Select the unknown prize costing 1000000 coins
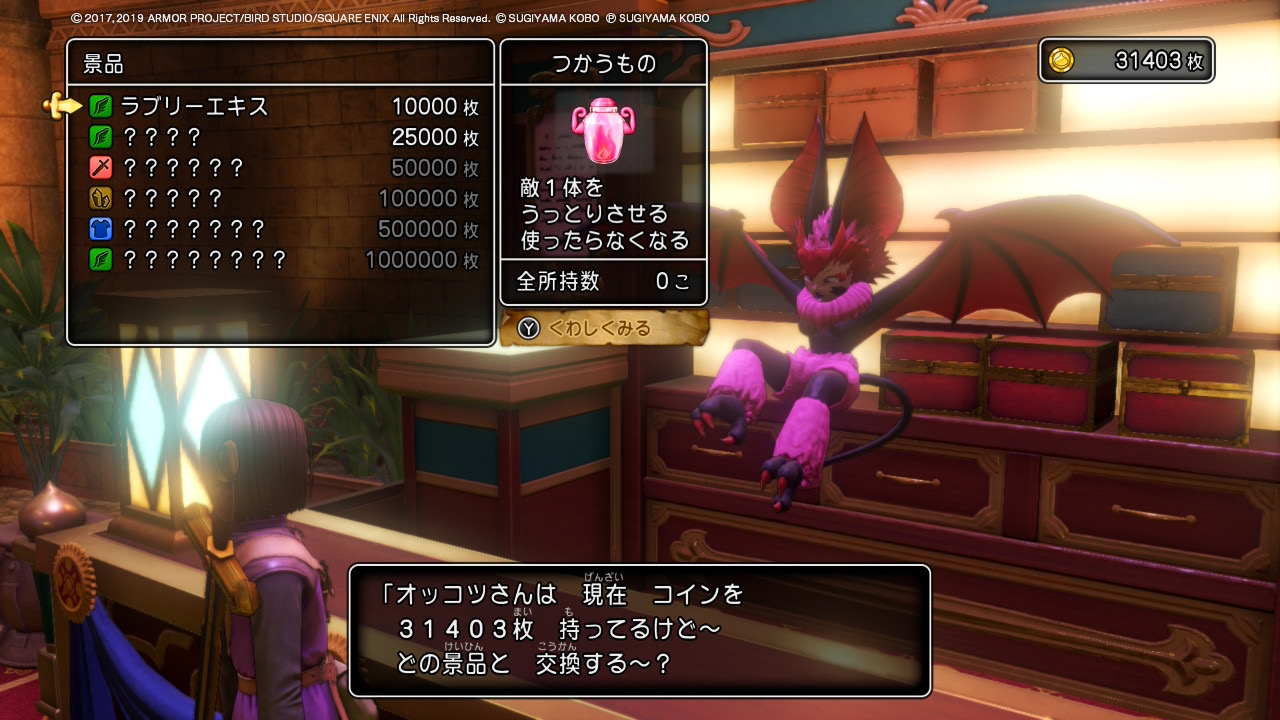This screenshot has height=720, width=1280. [280, 261]
